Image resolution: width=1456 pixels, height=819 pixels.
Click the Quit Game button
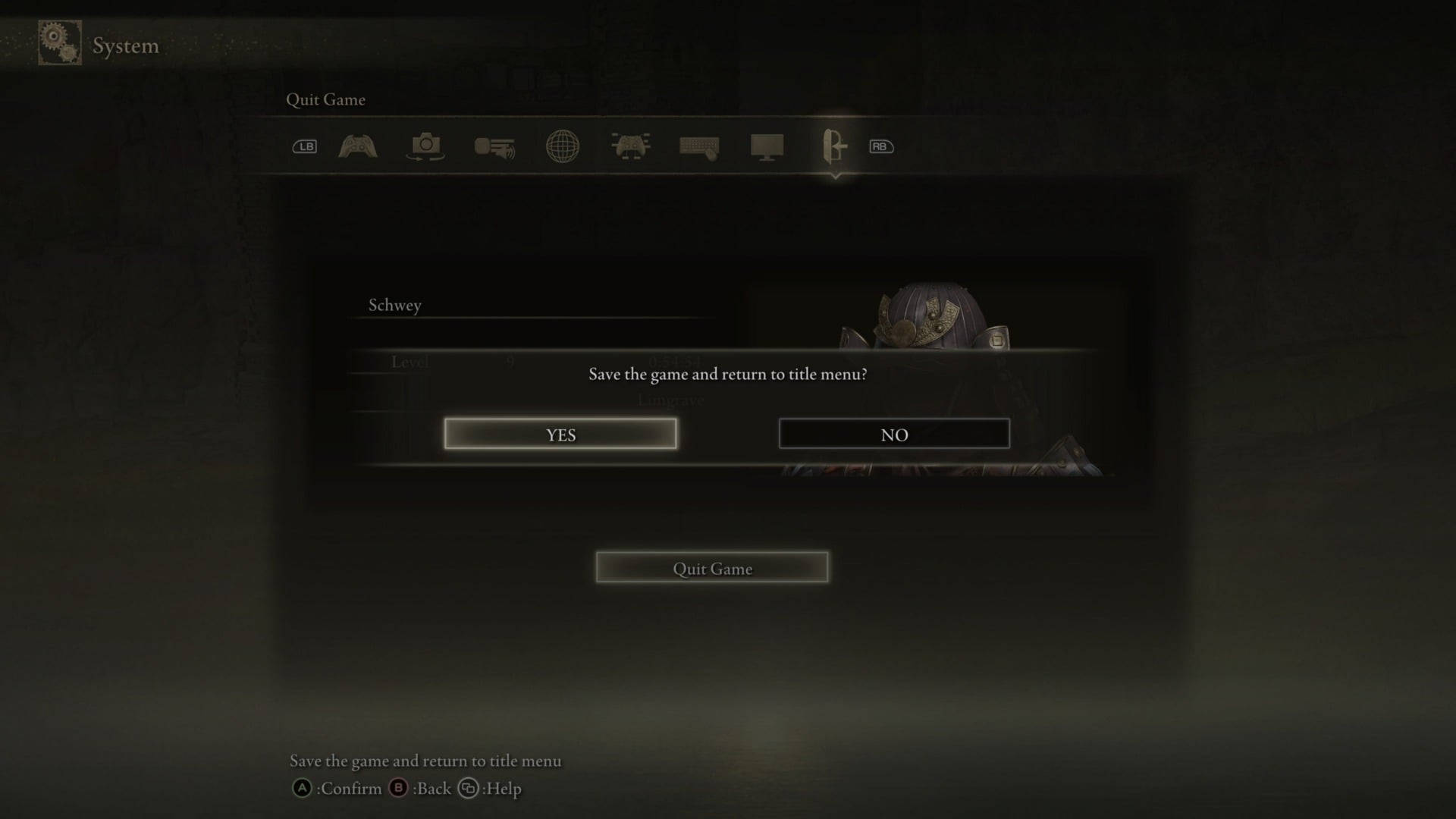[711, 567]
